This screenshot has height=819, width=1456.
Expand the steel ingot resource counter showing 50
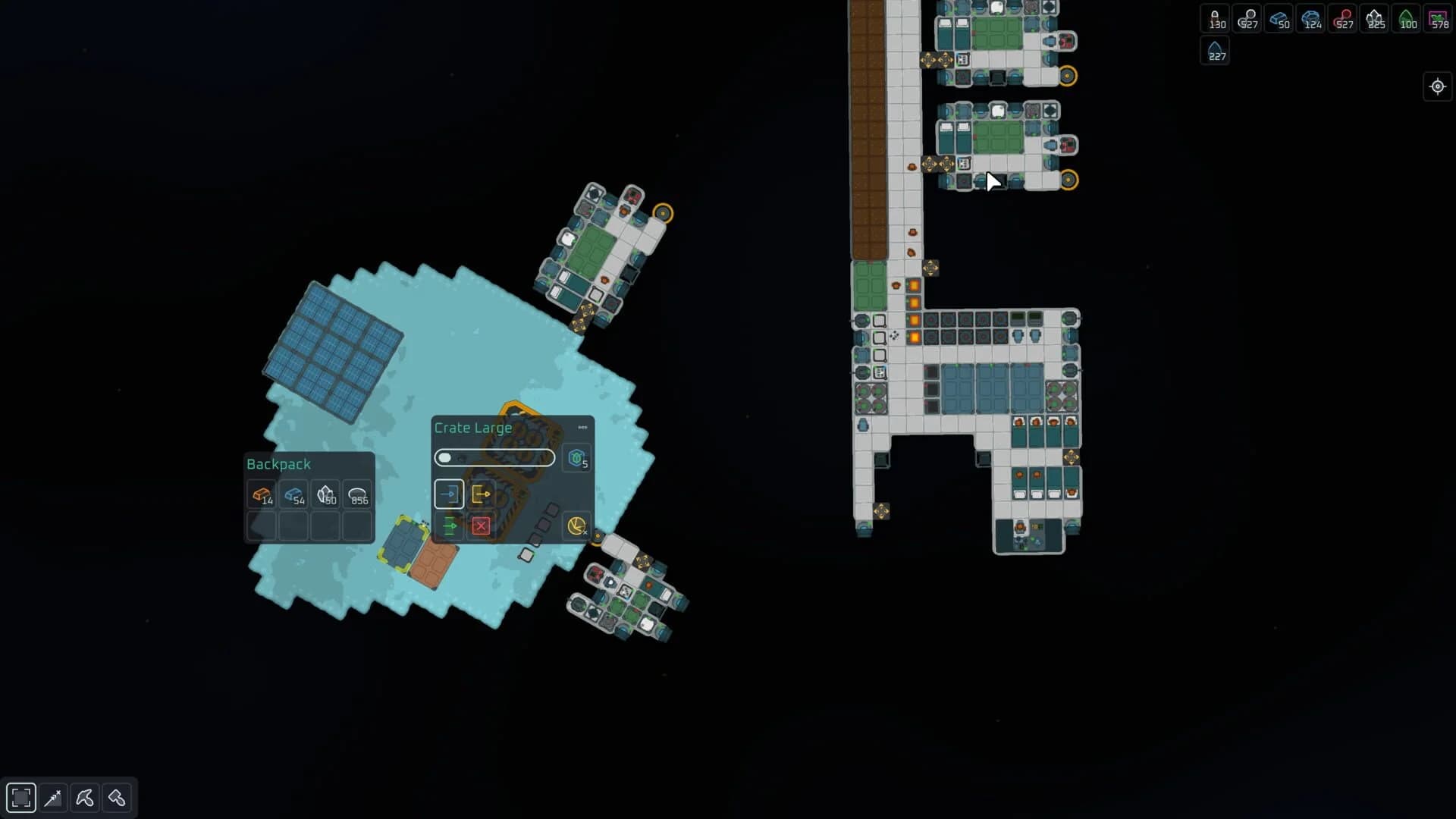pyautogui.click(x=1280, y=19)
